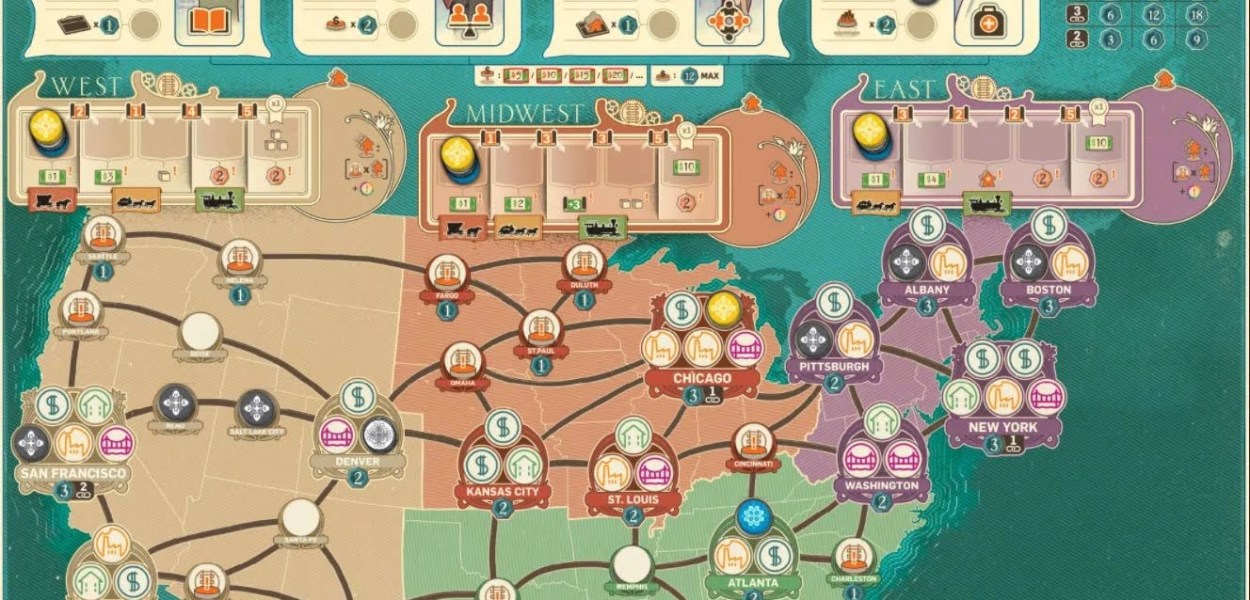Select the yellow disc on the East track
The image size is (1250, 600).
[x=870, y=132]
